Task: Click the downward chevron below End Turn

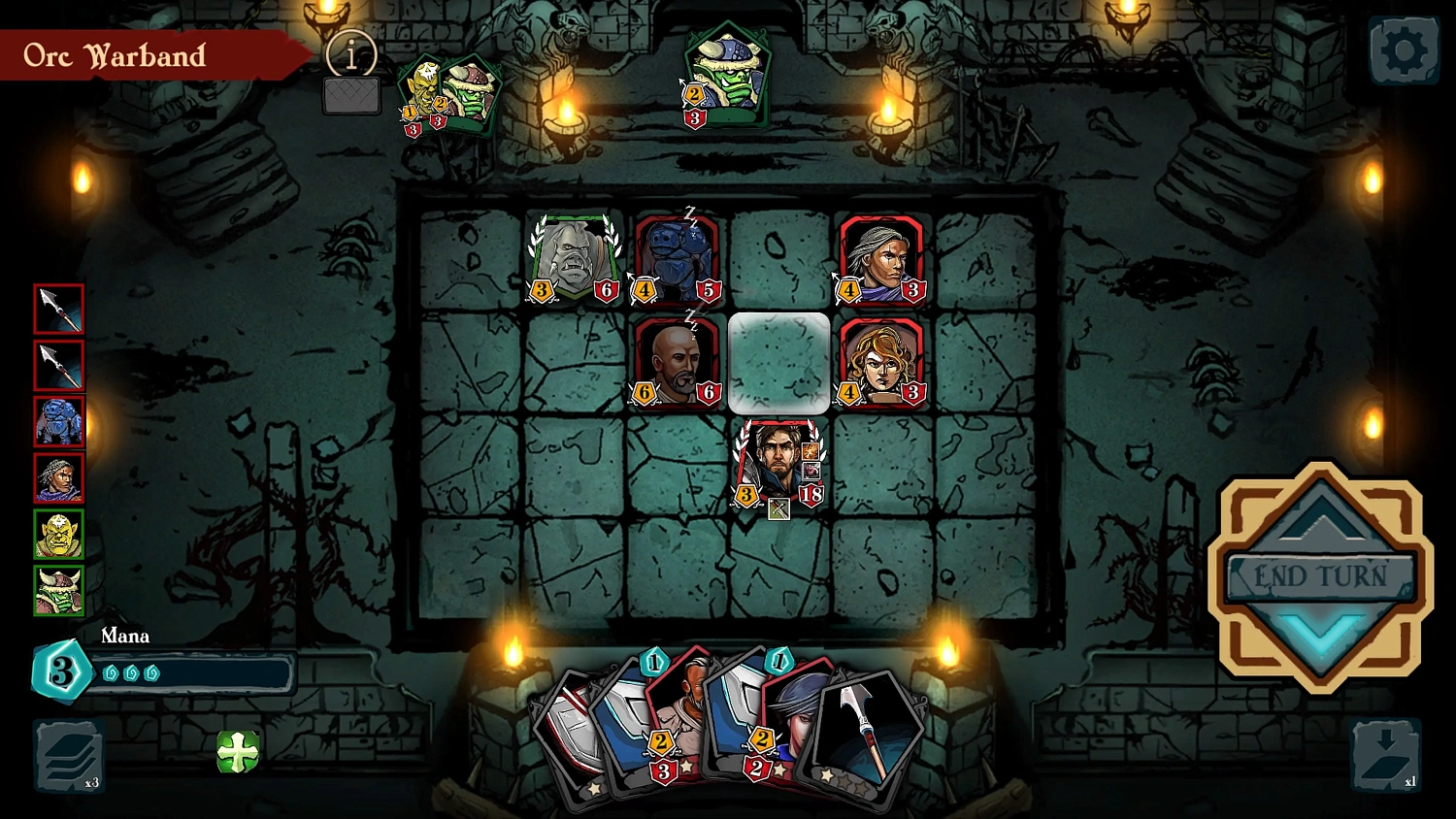Action: (1321, 631)
